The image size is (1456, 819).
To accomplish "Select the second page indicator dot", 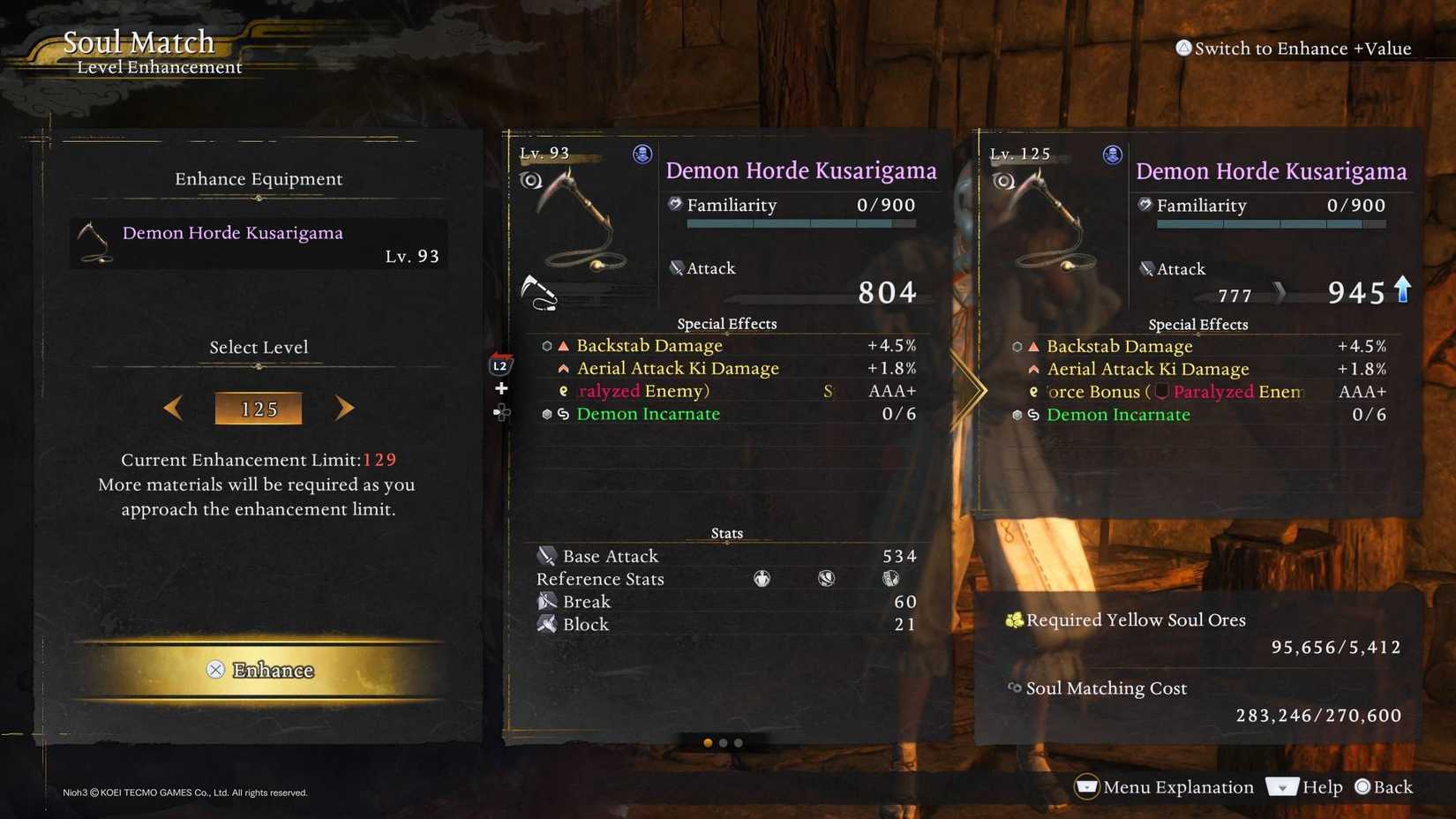I will pos(724,743).
